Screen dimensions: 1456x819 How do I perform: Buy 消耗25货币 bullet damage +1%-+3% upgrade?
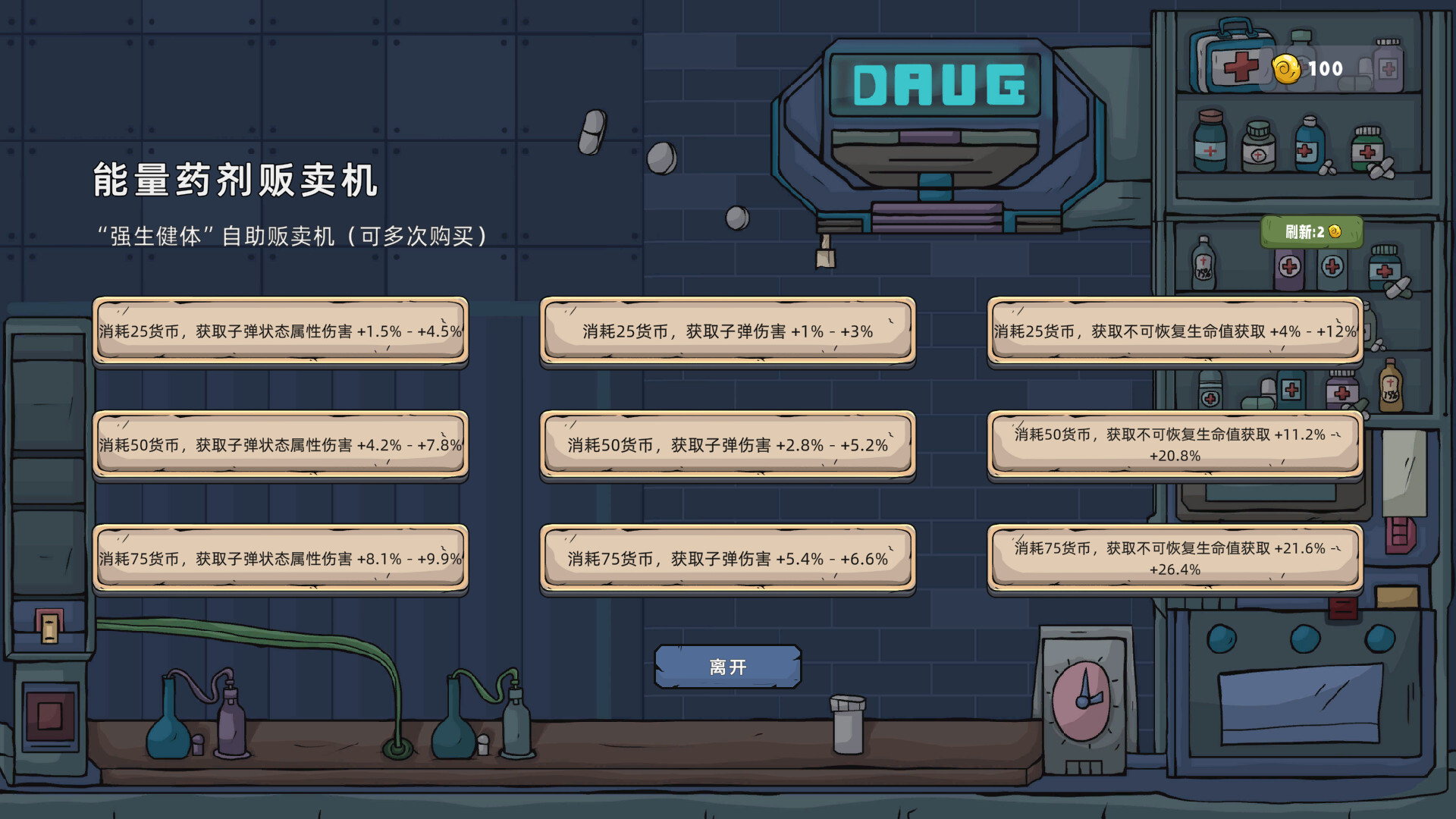(x=726, y=331)
